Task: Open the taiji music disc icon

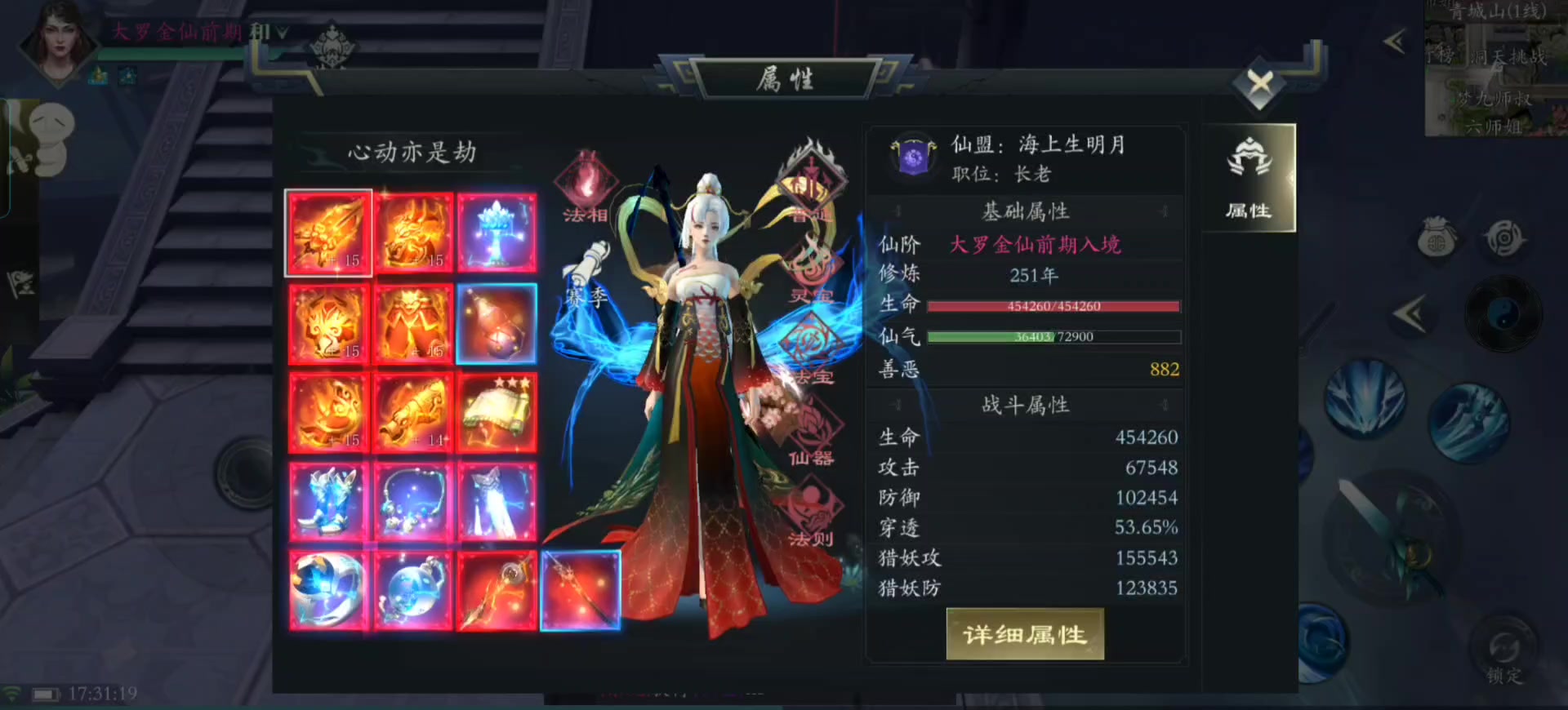Action: (x=1501, y=313)
